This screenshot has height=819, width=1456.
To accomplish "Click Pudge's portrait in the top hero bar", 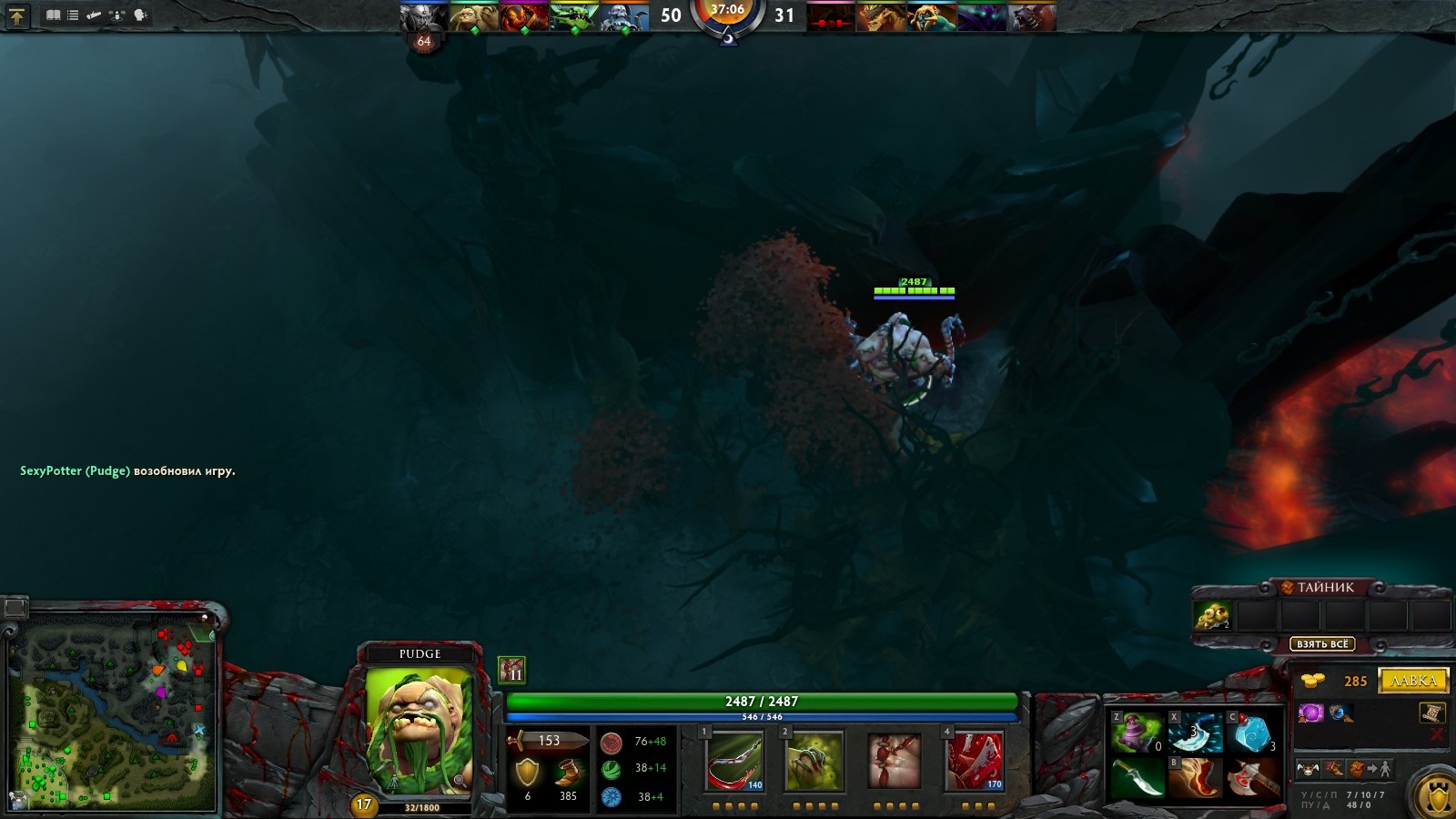I will [x=473, y=16].
